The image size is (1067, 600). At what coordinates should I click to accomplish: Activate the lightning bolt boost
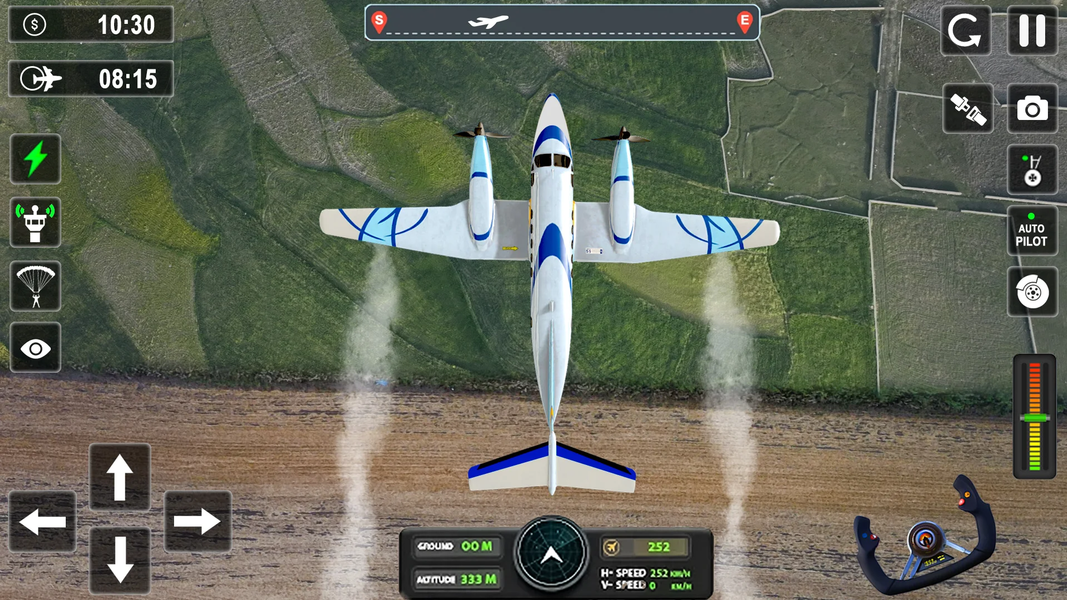(x=35, y=159)
